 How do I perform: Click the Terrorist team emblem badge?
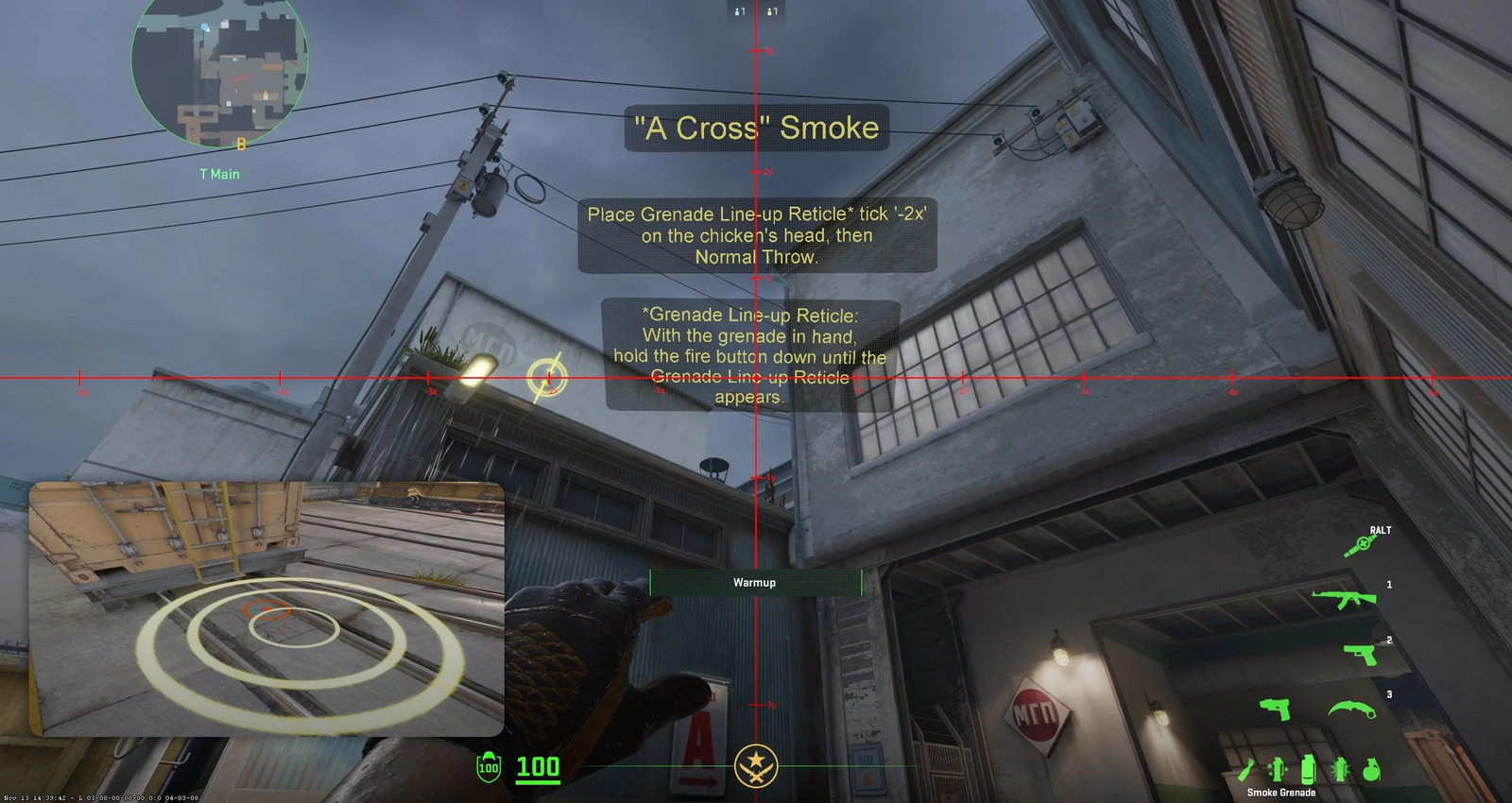pos(756,765)
